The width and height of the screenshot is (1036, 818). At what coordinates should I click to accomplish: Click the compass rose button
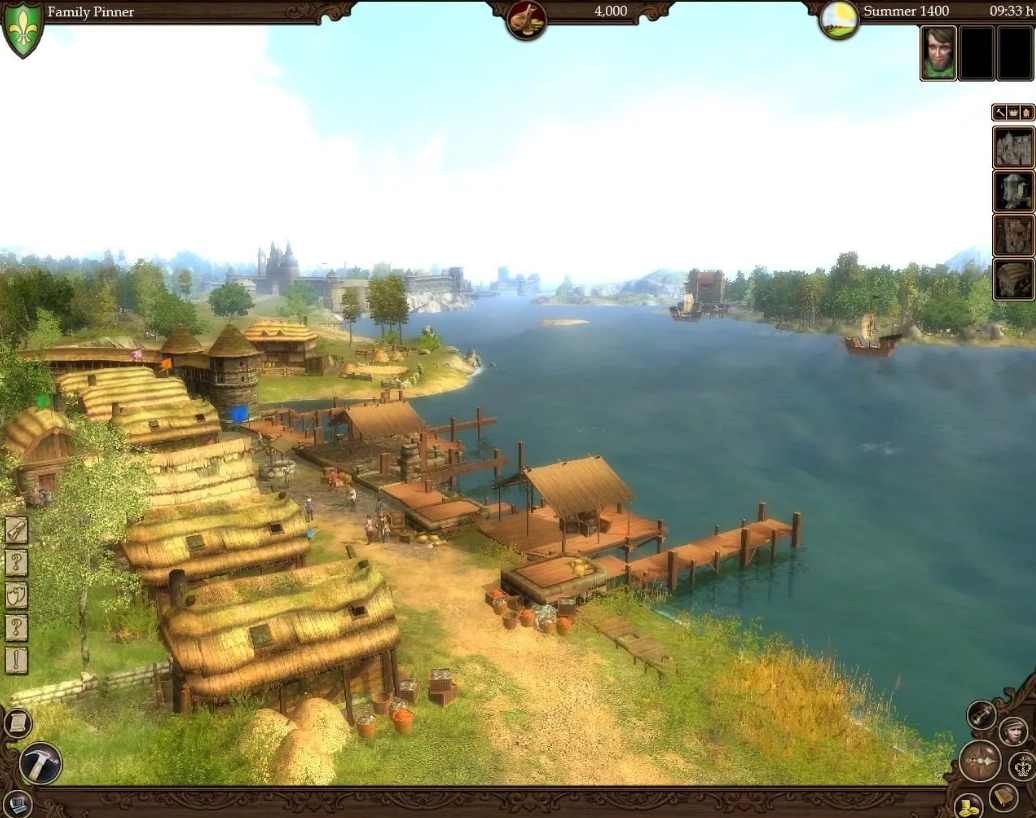(x=980, y=761)
